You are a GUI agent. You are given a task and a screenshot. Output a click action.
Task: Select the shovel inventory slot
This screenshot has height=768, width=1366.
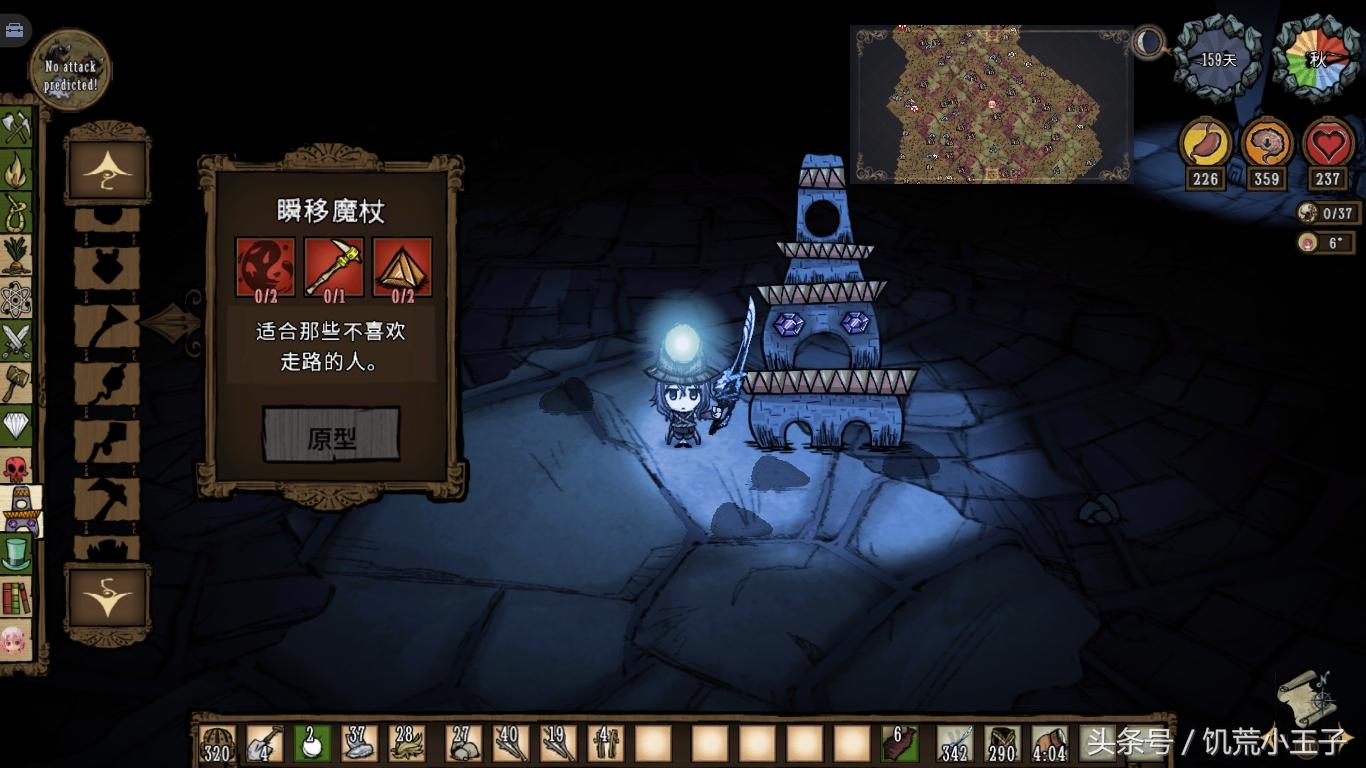click(x=264, y=743)
